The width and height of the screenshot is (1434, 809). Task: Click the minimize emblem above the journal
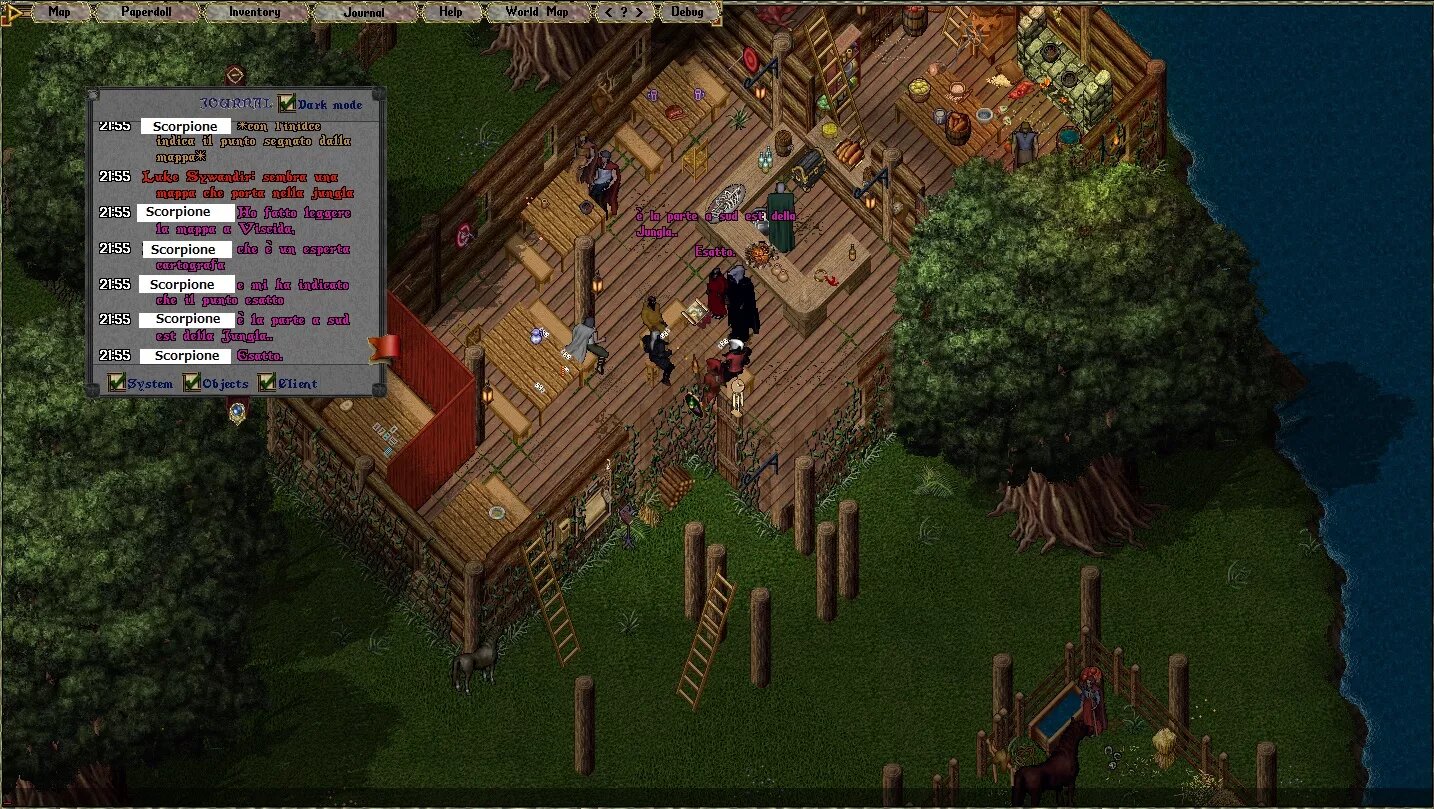235,75
